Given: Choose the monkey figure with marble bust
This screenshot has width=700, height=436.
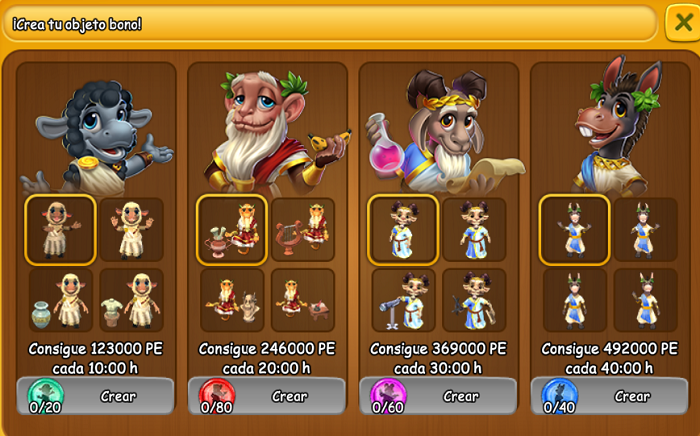Looking at the screenshot, I should [232, 299].
